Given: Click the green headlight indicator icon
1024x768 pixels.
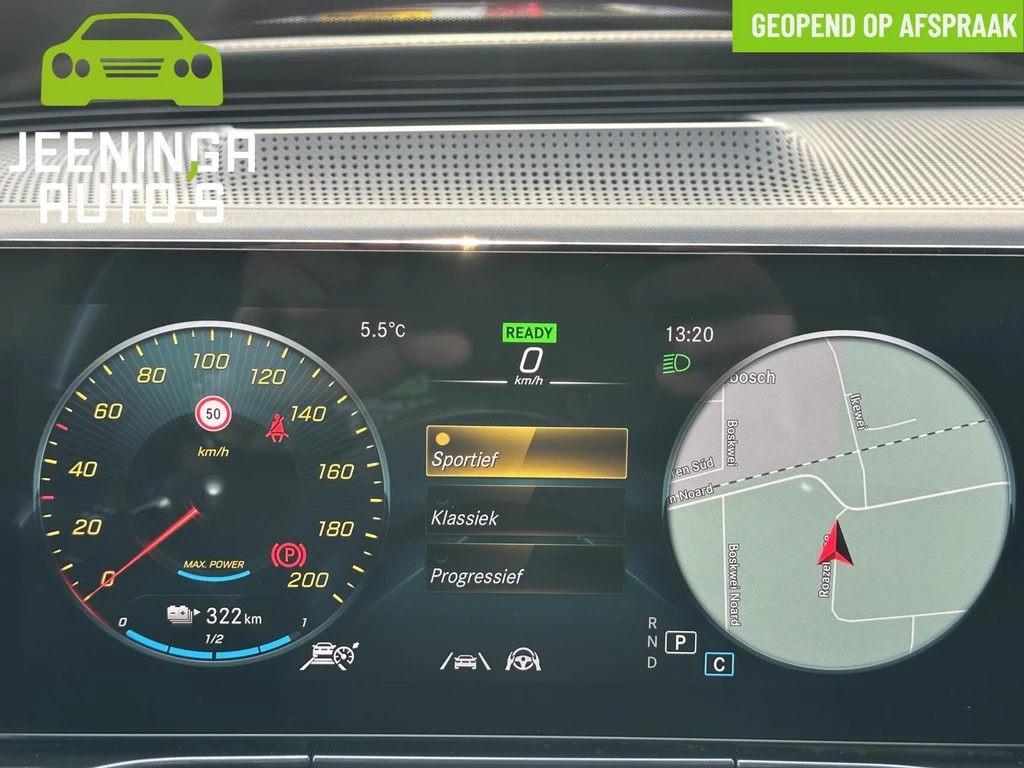Looking at the screenshot, I should [x=677, y=365].
